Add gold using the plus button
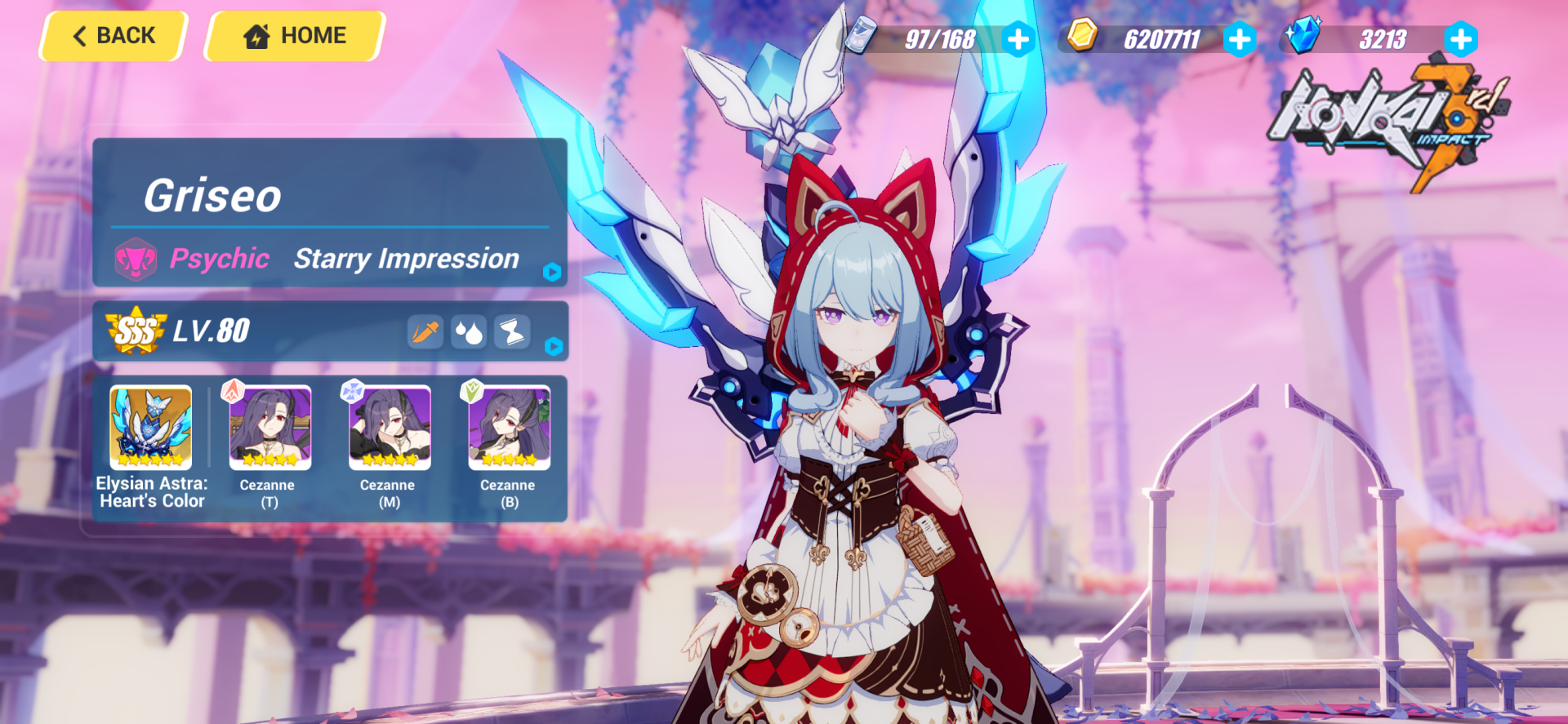Viewport: 1568px width, 724px height. click(1241, 36)
